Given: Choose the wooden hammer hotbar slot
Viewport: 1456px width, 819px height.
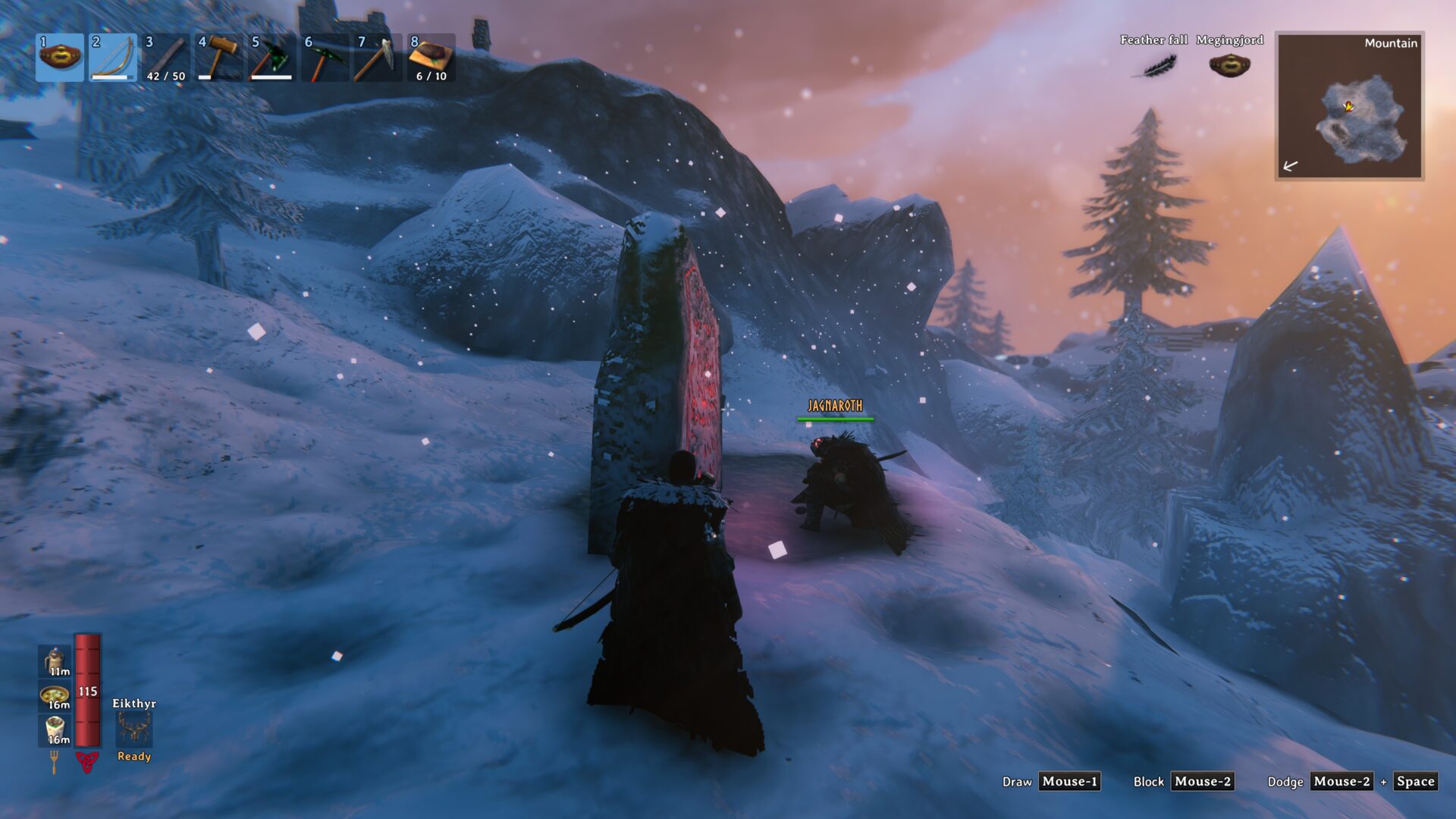Looking at the screenshot, I should pos(219,58).
